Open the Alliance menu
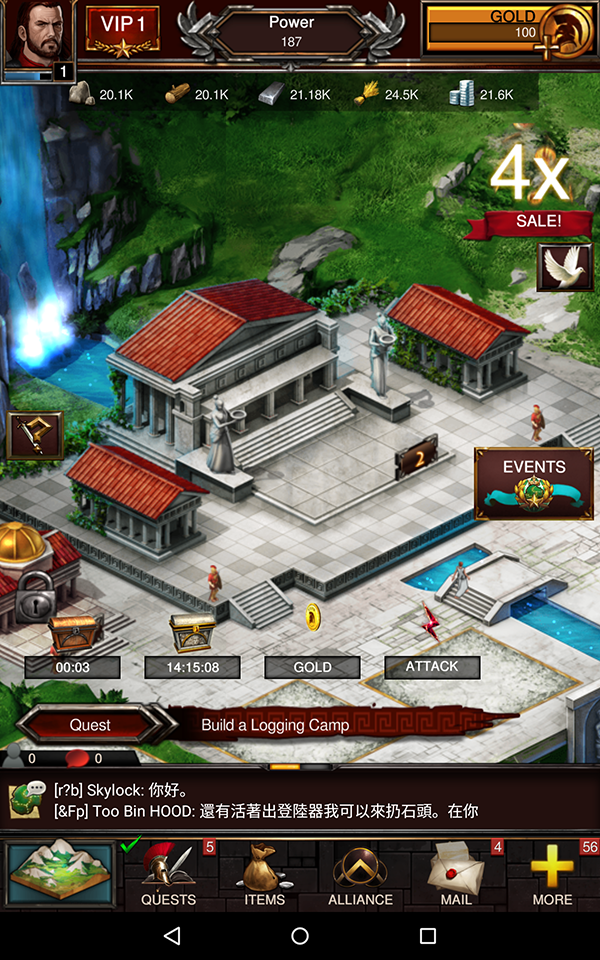The image size is (600, 960). (360, 876)
